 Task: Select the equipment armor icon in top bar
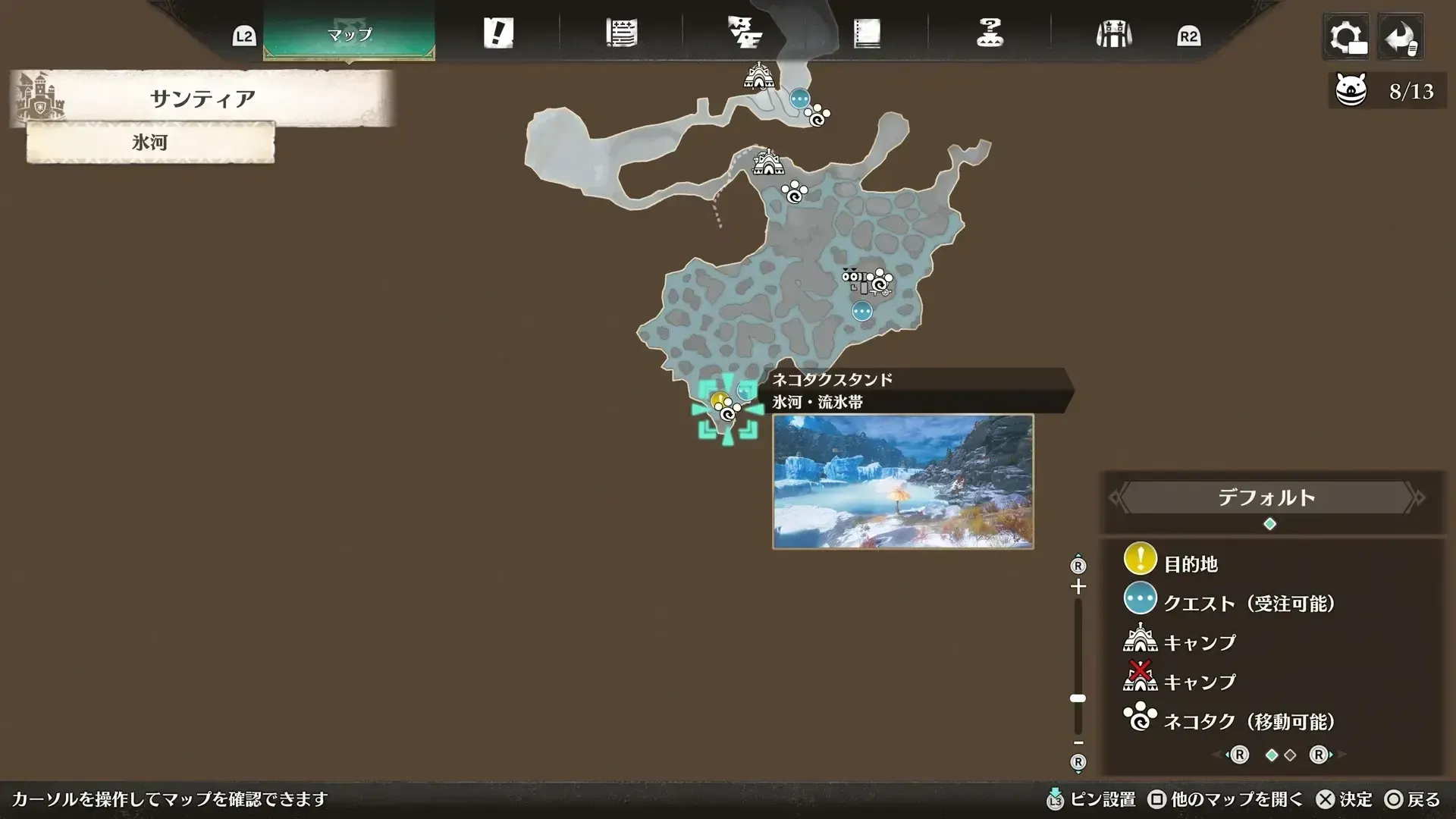[1112, 33]
